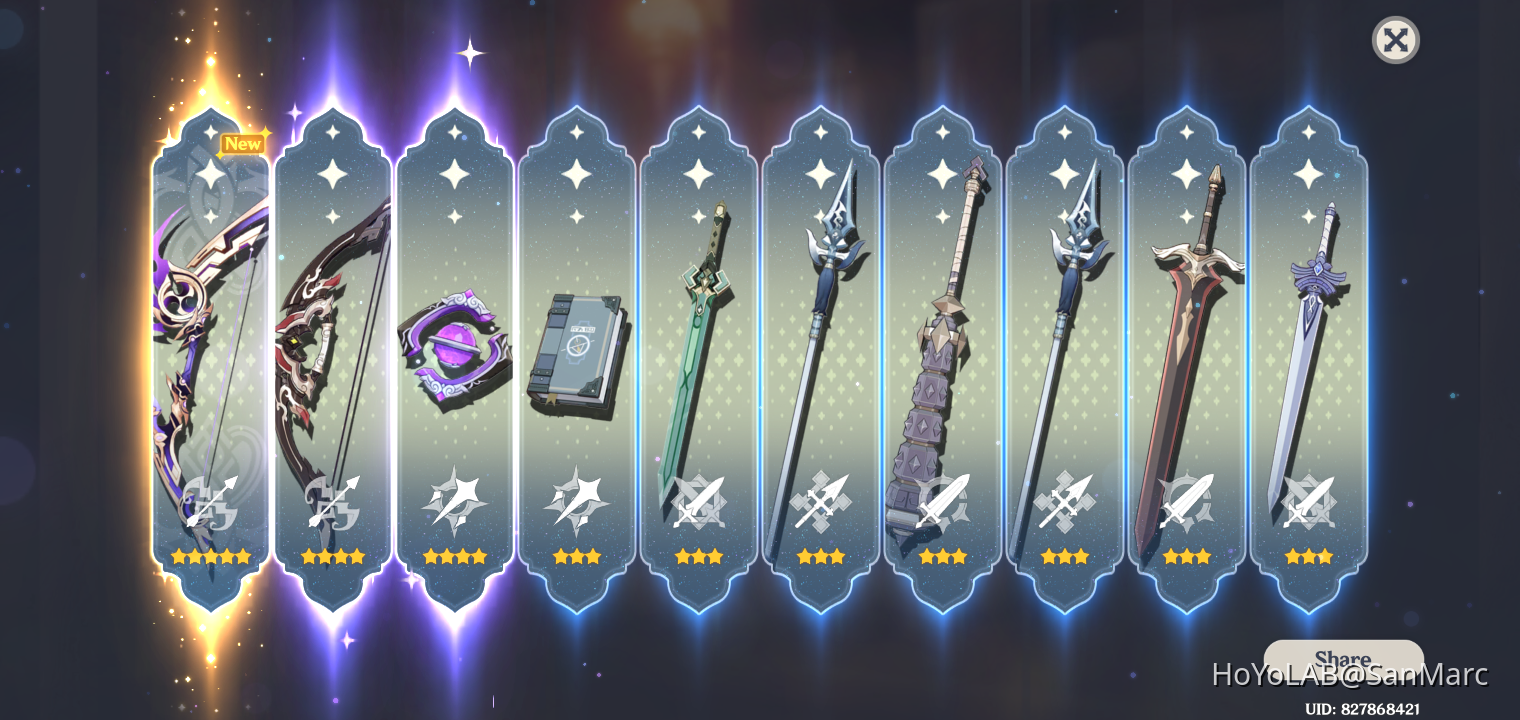Click the catalyst icon on the book weapon card
Screen dimensions: 1520x720
click(x=578, y=500)
